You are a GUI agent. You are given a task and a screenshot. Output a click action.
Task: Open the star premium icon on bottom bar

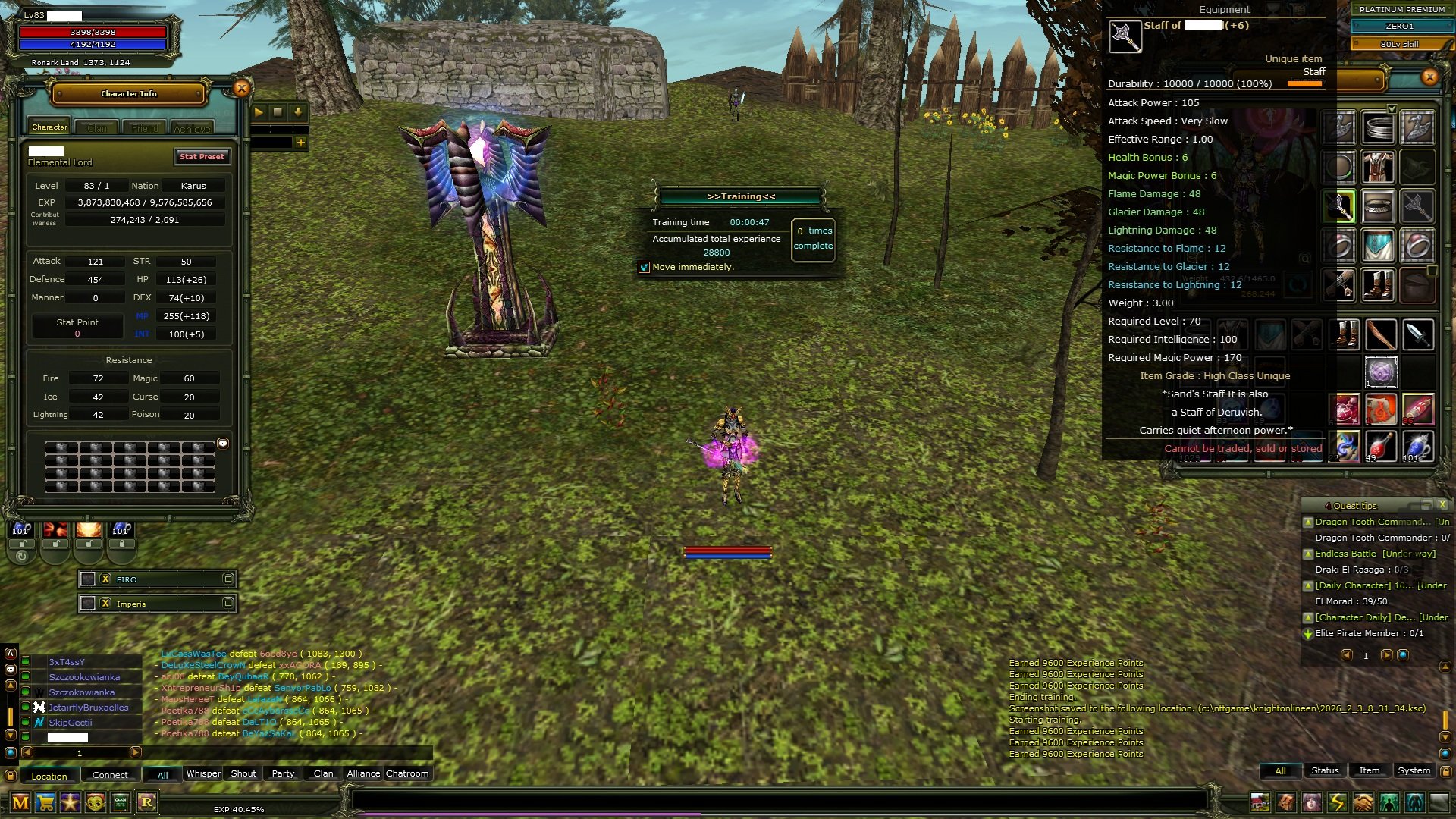(70, 802)
